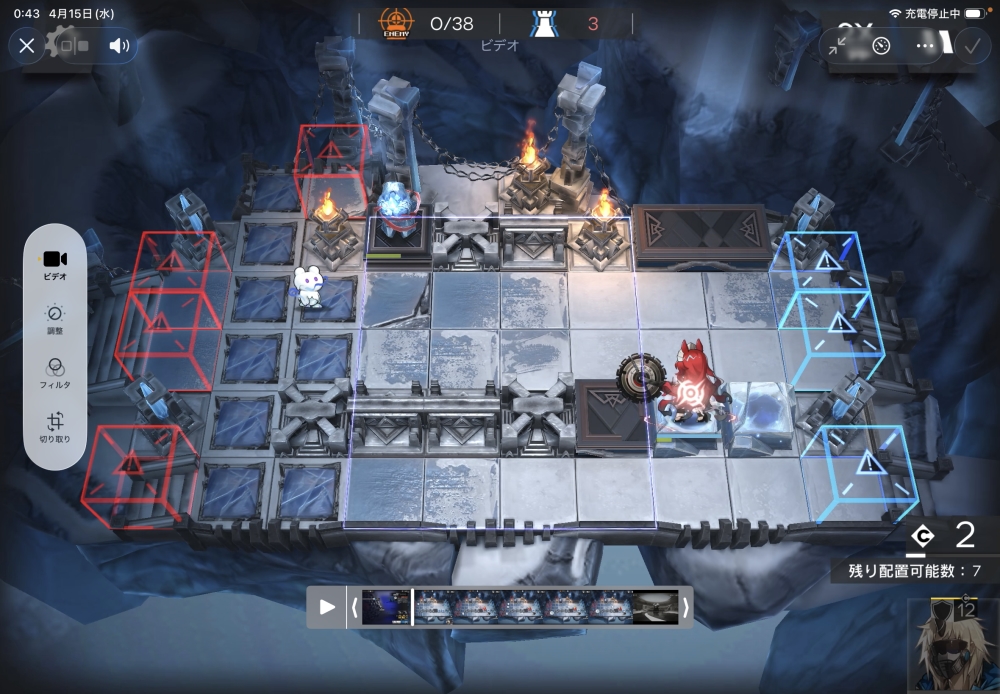Image resolution: width=1000 pixels, height=694 pixels.
Task: Play the video from the filmstrip bar
Action: point(327,607)
